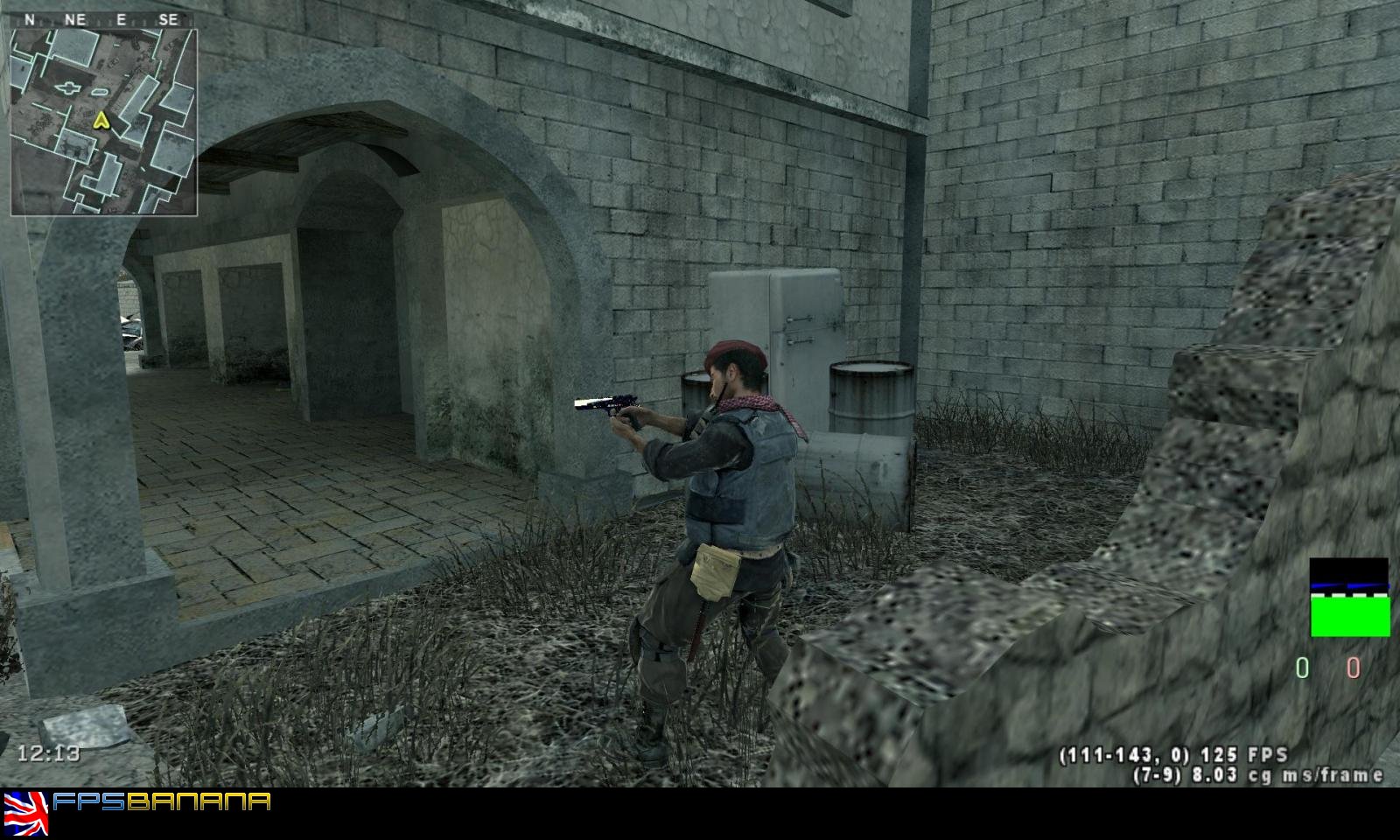This screenshot has width=1400, height=840.
Task: Click the red enemy team score "0"
Action: pos(1352,668)
